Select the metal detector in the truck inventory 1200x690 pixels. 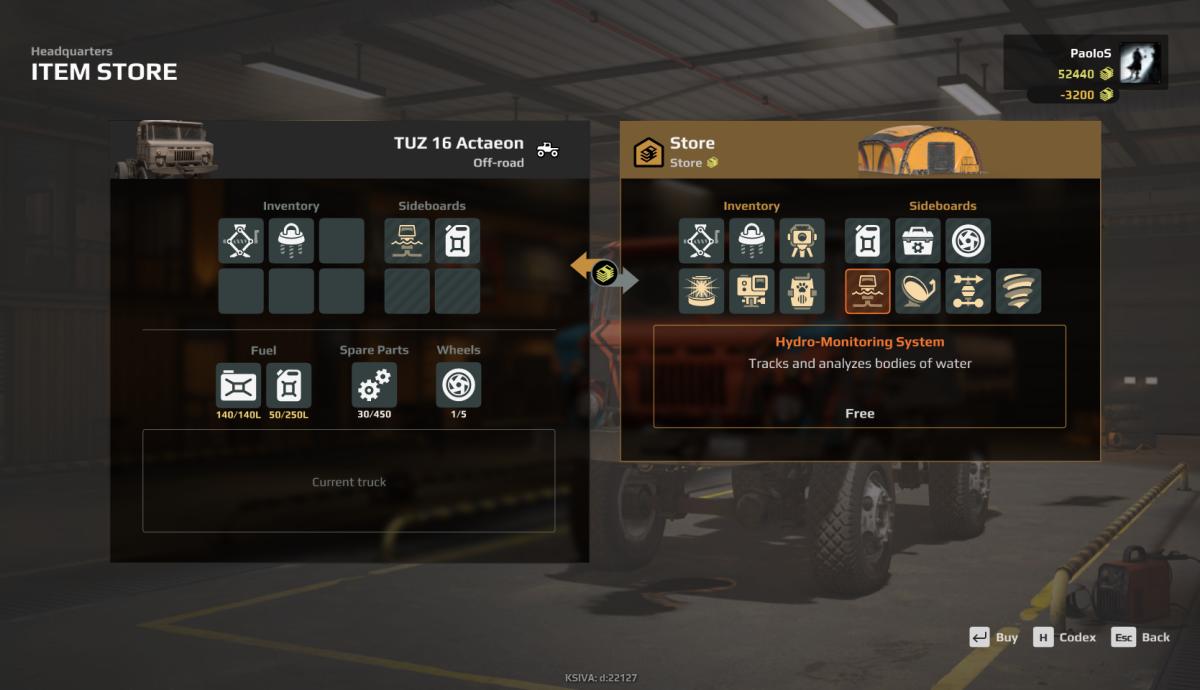(x=291, y=241)
